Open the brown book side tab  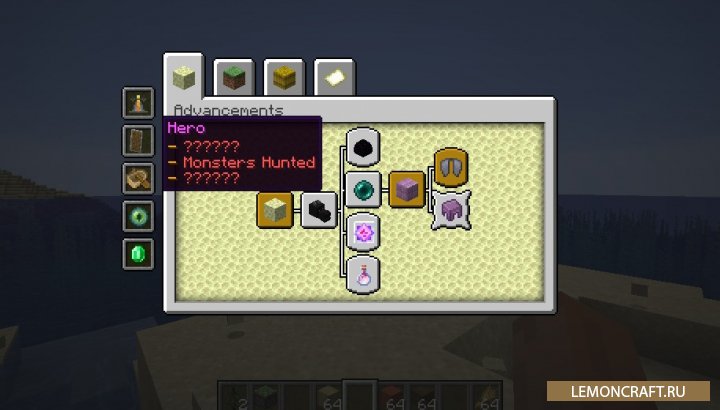coord(138,140)
